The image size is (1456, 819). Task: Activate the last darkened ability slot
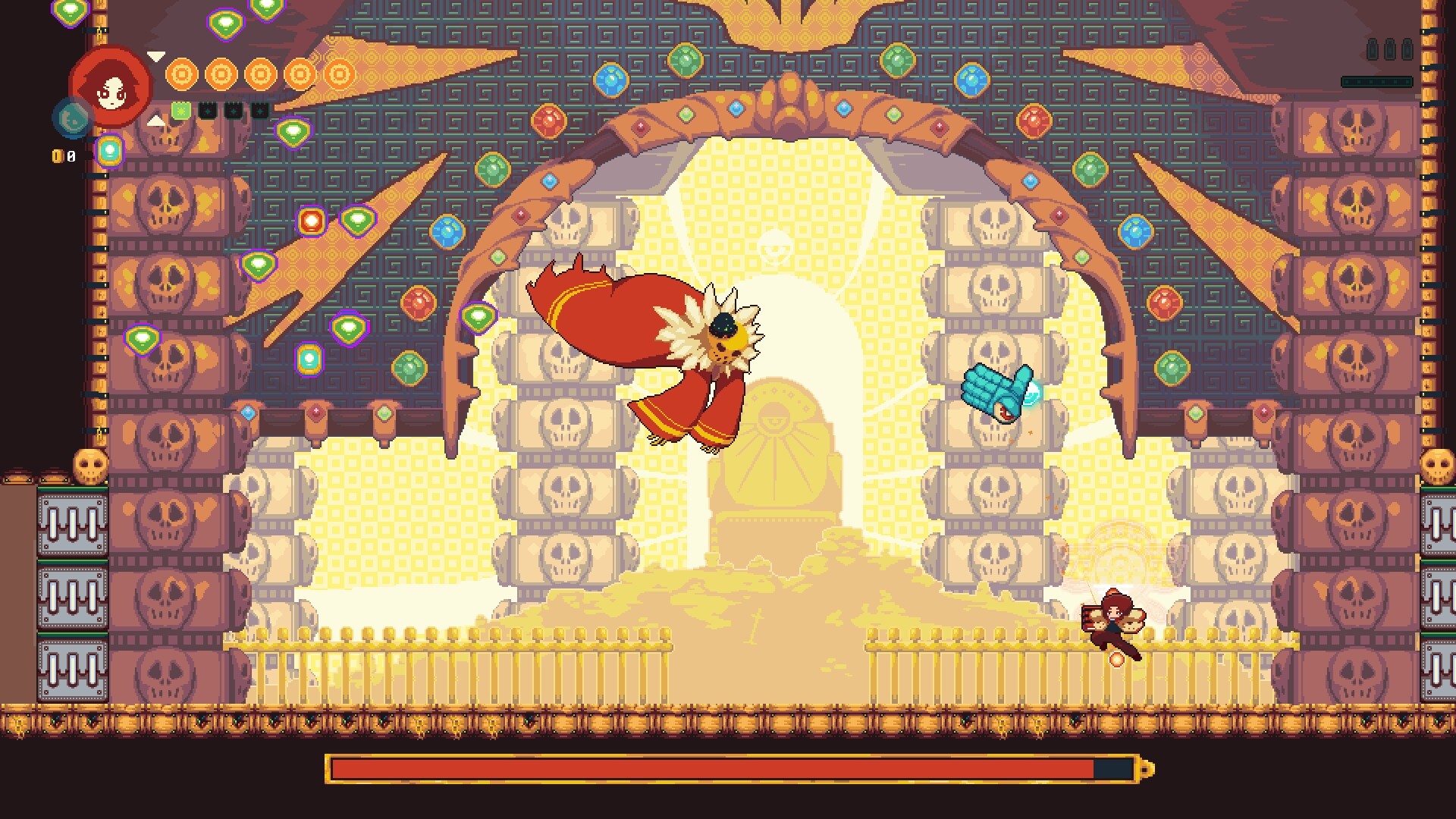(260, 111)
